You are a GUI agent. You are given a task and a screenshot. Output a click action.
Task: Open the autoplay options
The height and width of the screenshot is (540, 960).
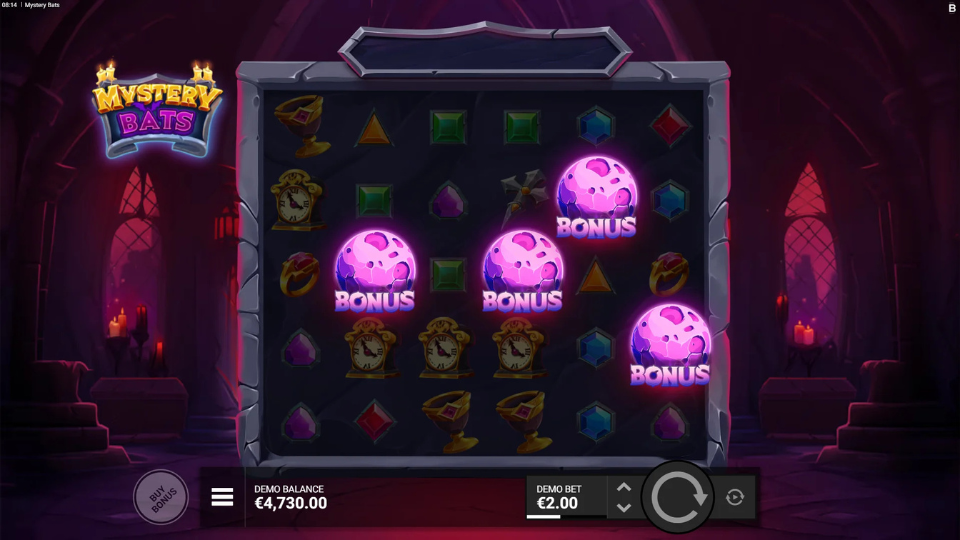click(x=735, y=497)
